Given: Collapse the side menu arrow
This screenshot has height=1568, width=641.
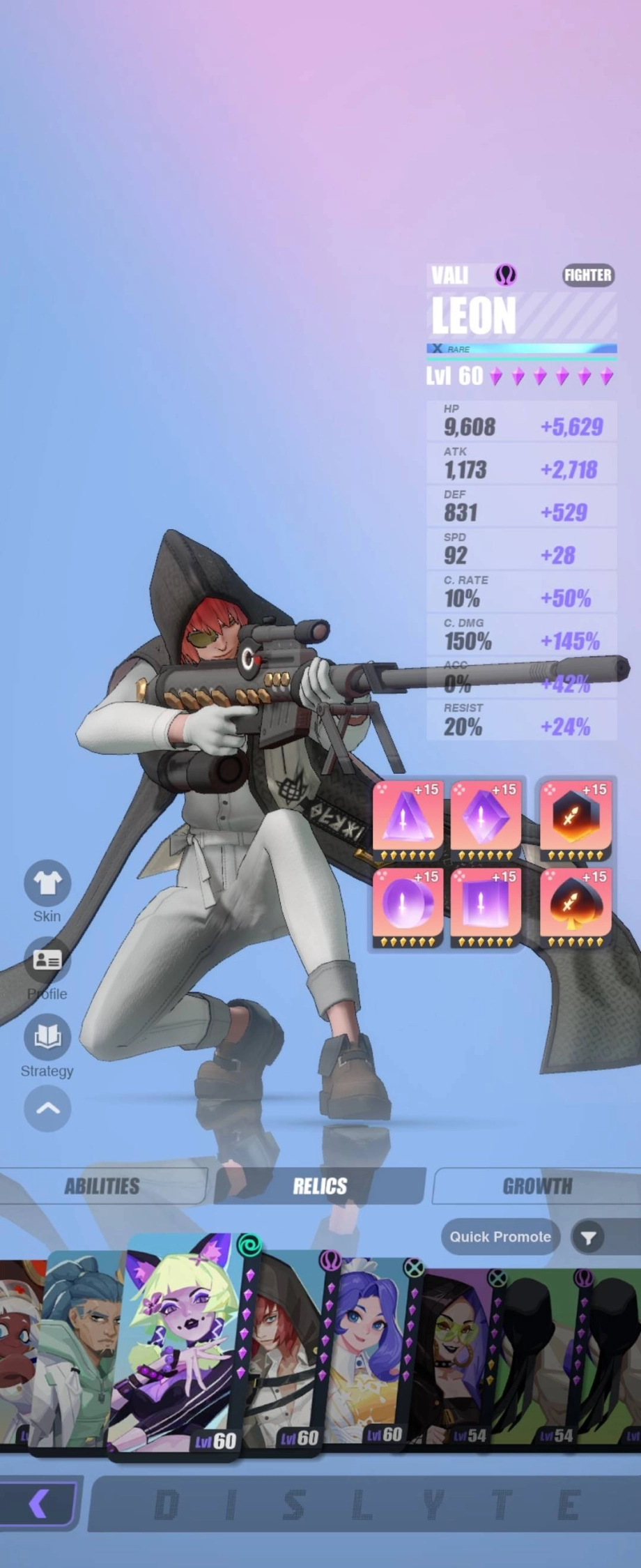Looking at the screenshot, I should pyautogui.click(x=47, y=1109).
